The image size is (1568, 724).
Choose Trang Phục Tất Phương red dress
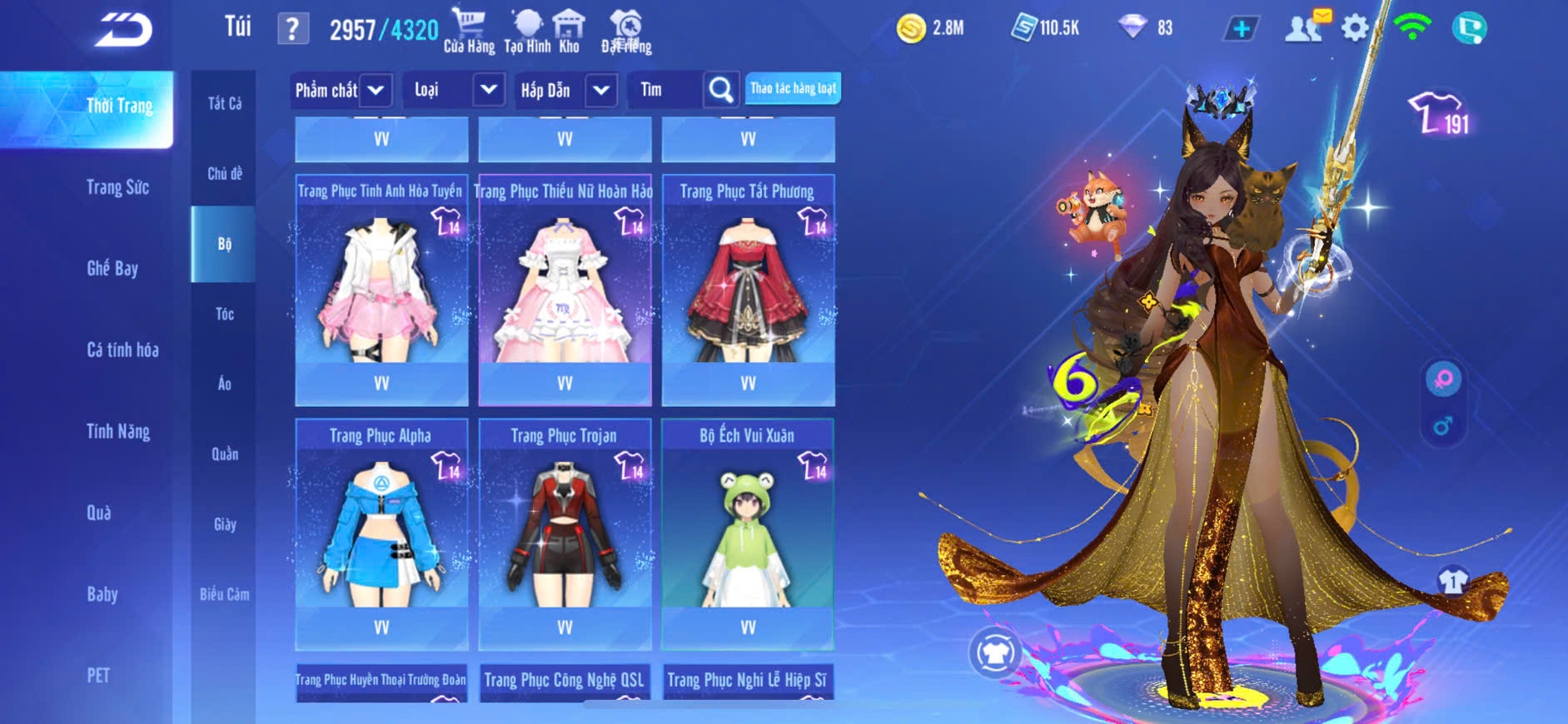click(x=748, y=288)
